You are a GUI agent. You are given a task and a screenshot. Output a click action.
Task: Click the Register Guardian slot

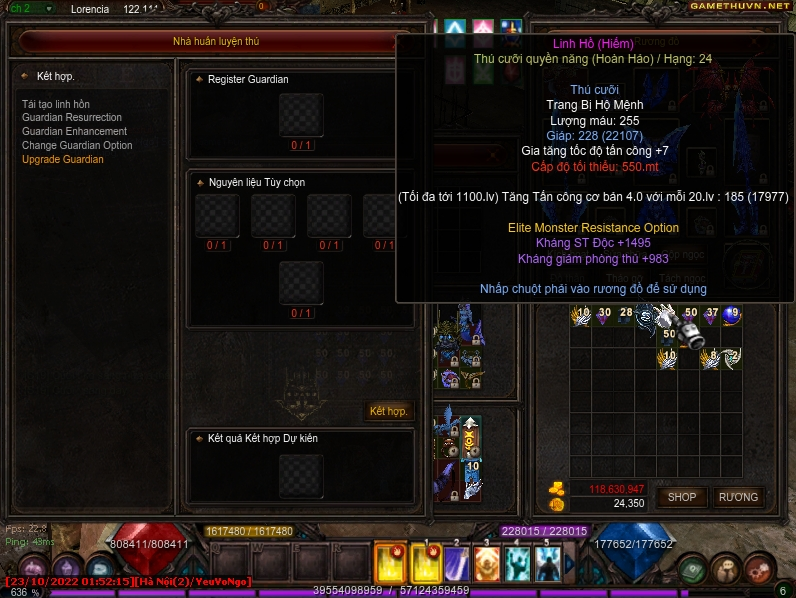301,116
